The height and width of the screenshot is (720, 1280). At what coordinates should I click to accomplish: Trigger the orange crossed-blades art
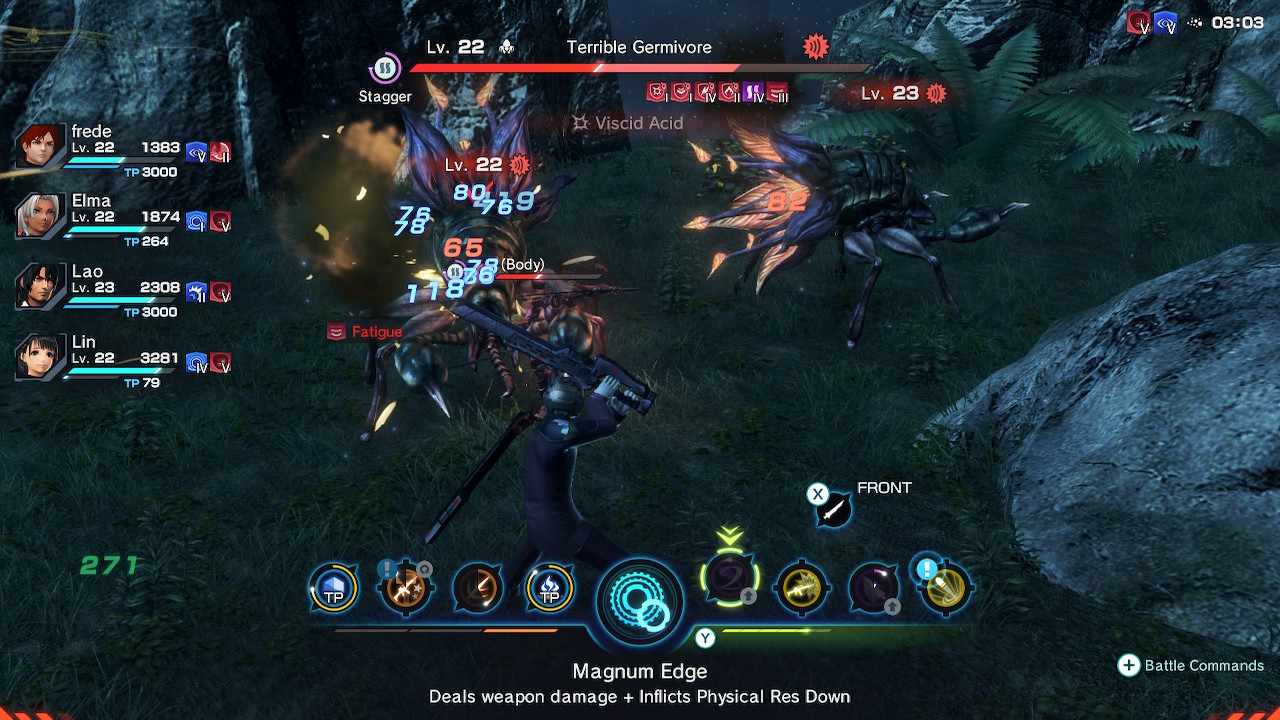click(405, 588)
